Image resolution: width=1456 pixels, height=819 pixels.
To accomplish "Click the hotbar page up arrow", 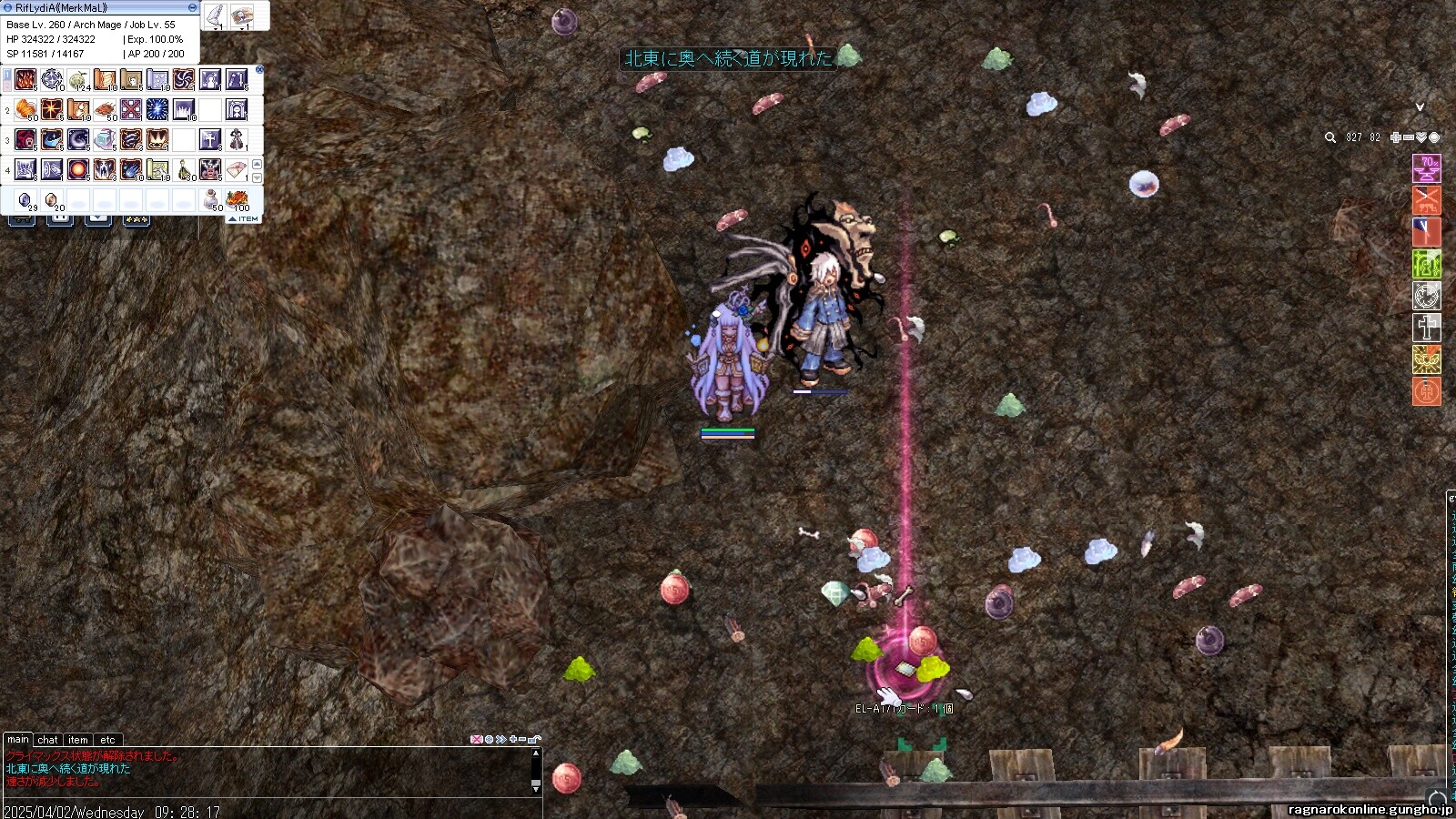I will [257, 165].
